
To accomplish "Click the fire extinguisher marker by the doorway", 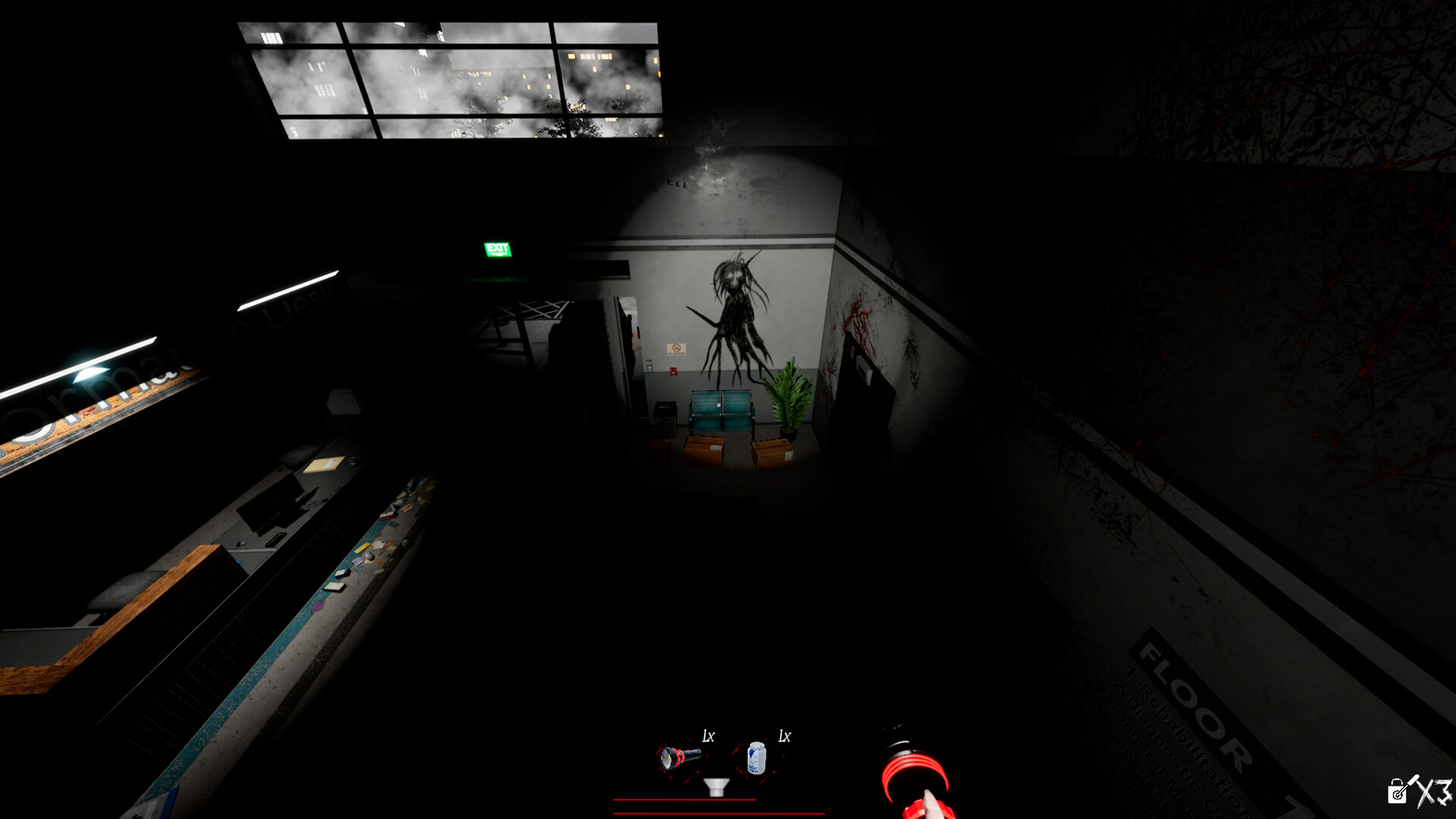I will coord(673,372).
